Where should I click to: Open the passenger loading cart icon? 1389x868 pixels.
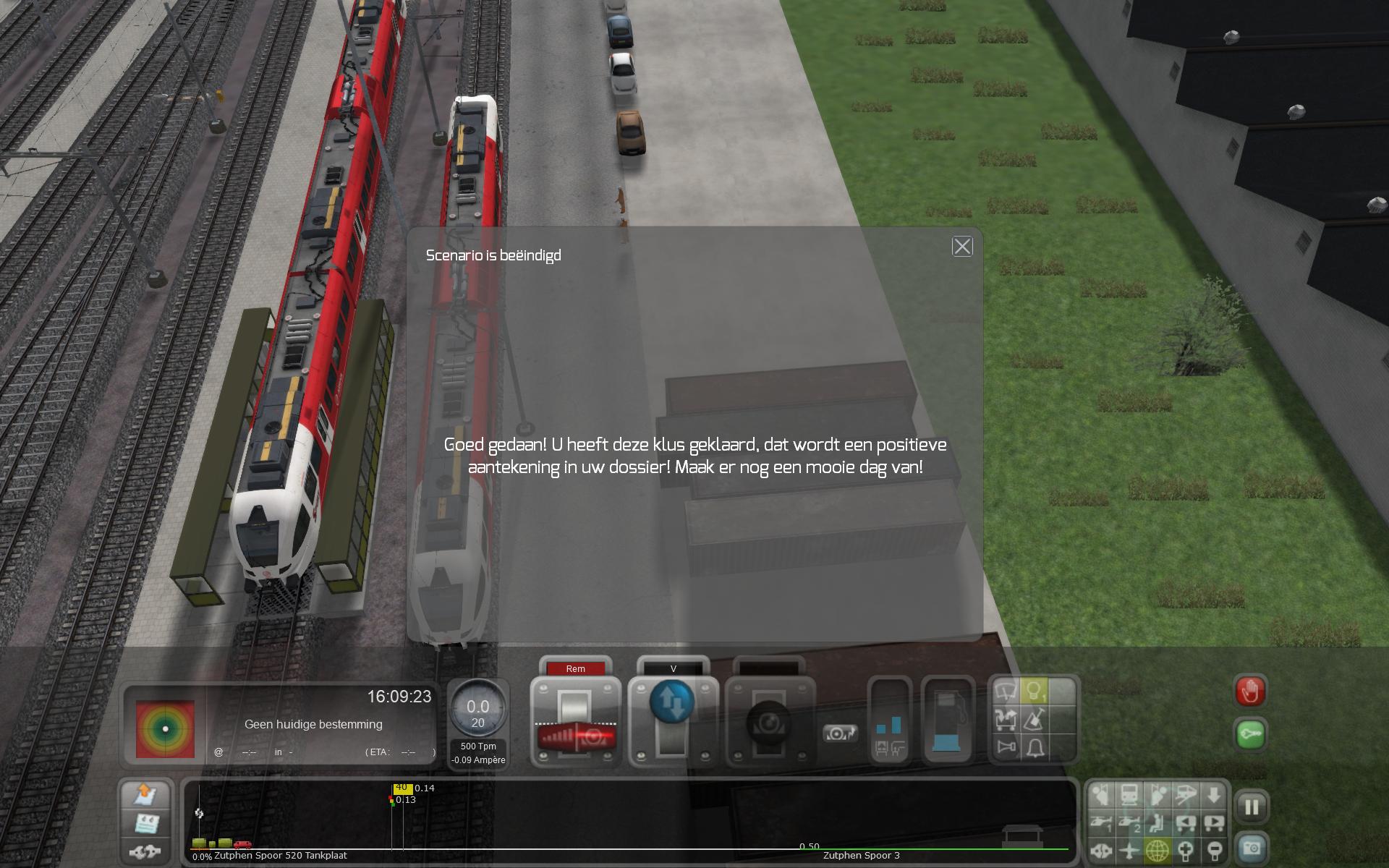(1006, 719)
